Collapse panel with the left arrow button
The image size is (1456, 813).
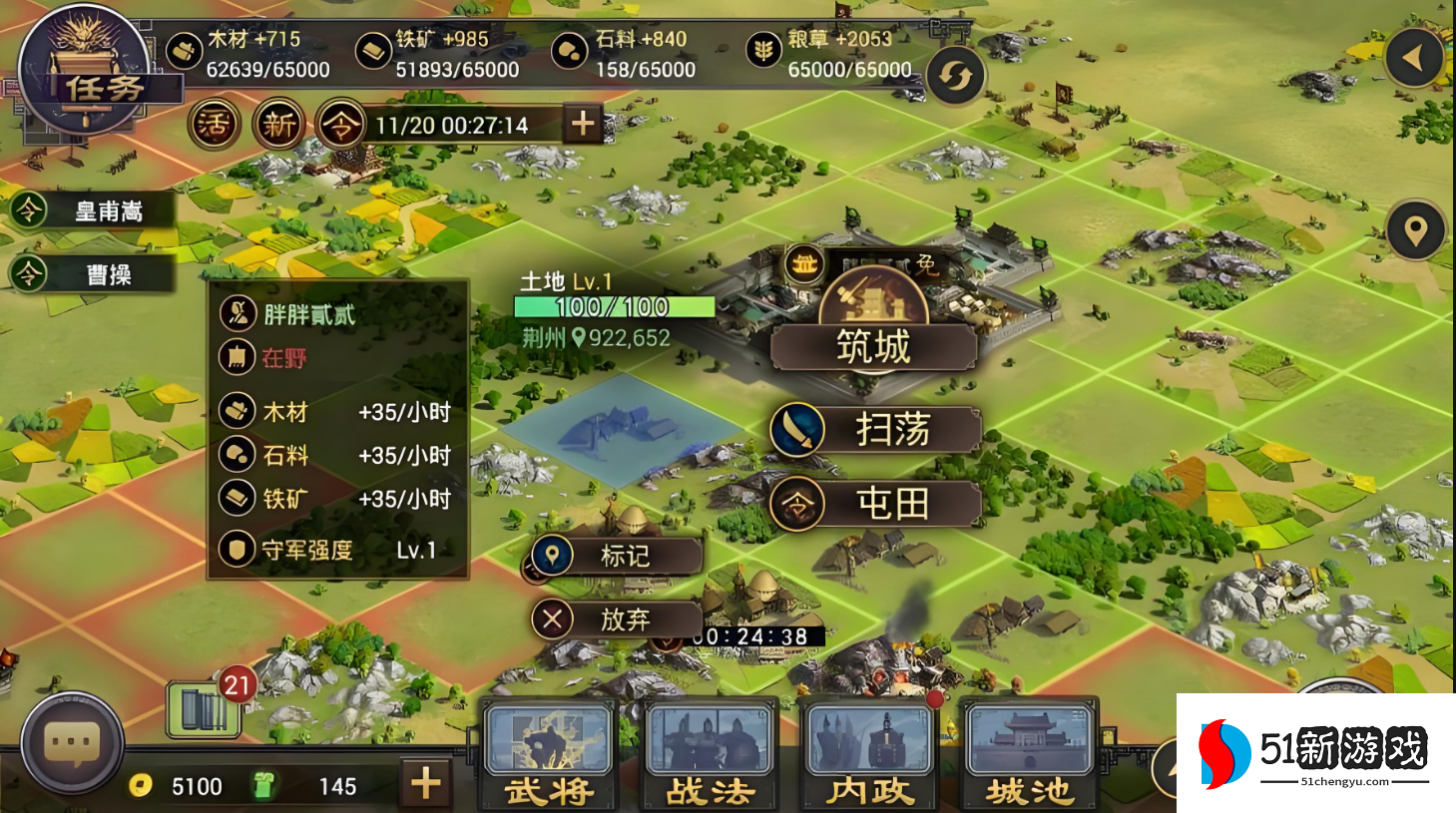tap(1414, 59)
